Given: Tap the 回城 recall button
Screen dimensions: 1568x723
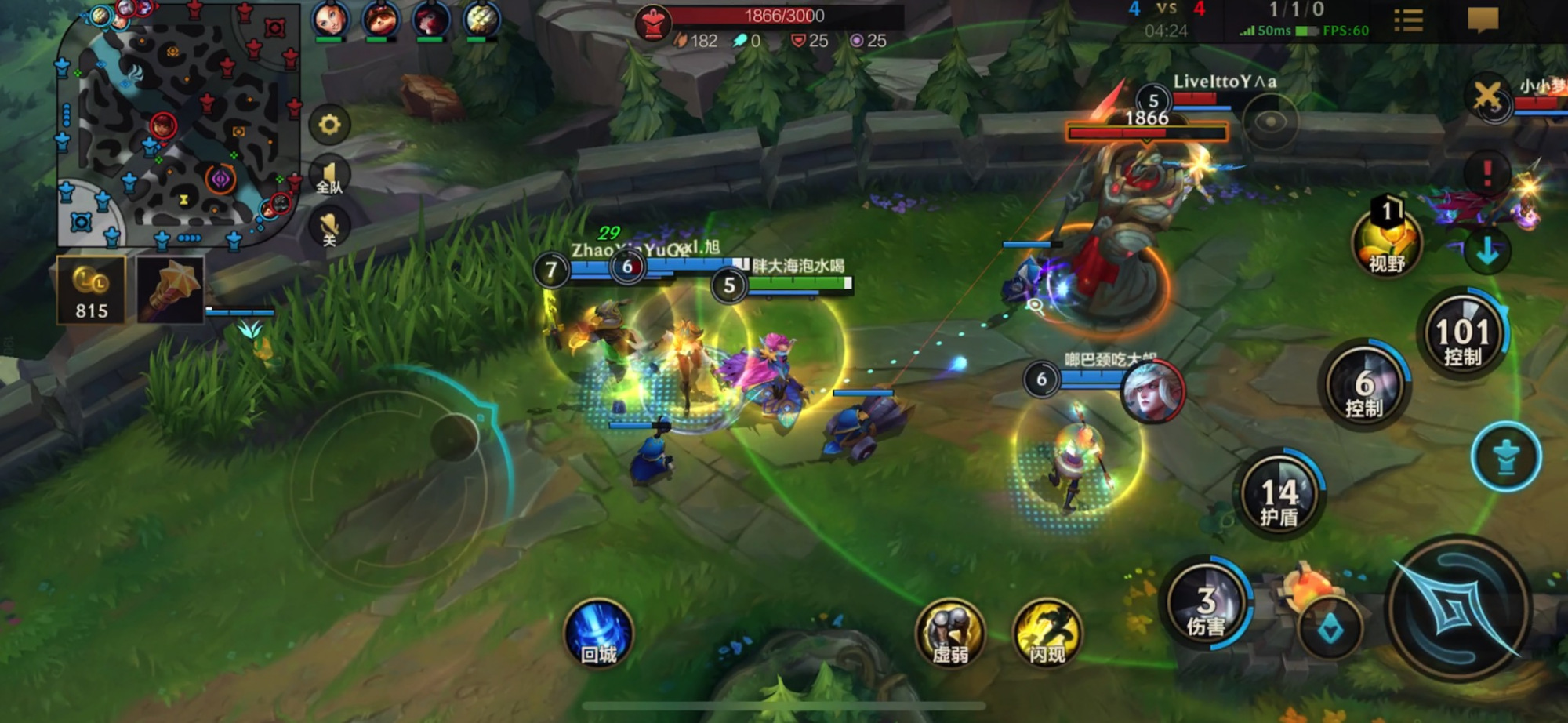Looking at the screenshot, I should click(598, 634).
